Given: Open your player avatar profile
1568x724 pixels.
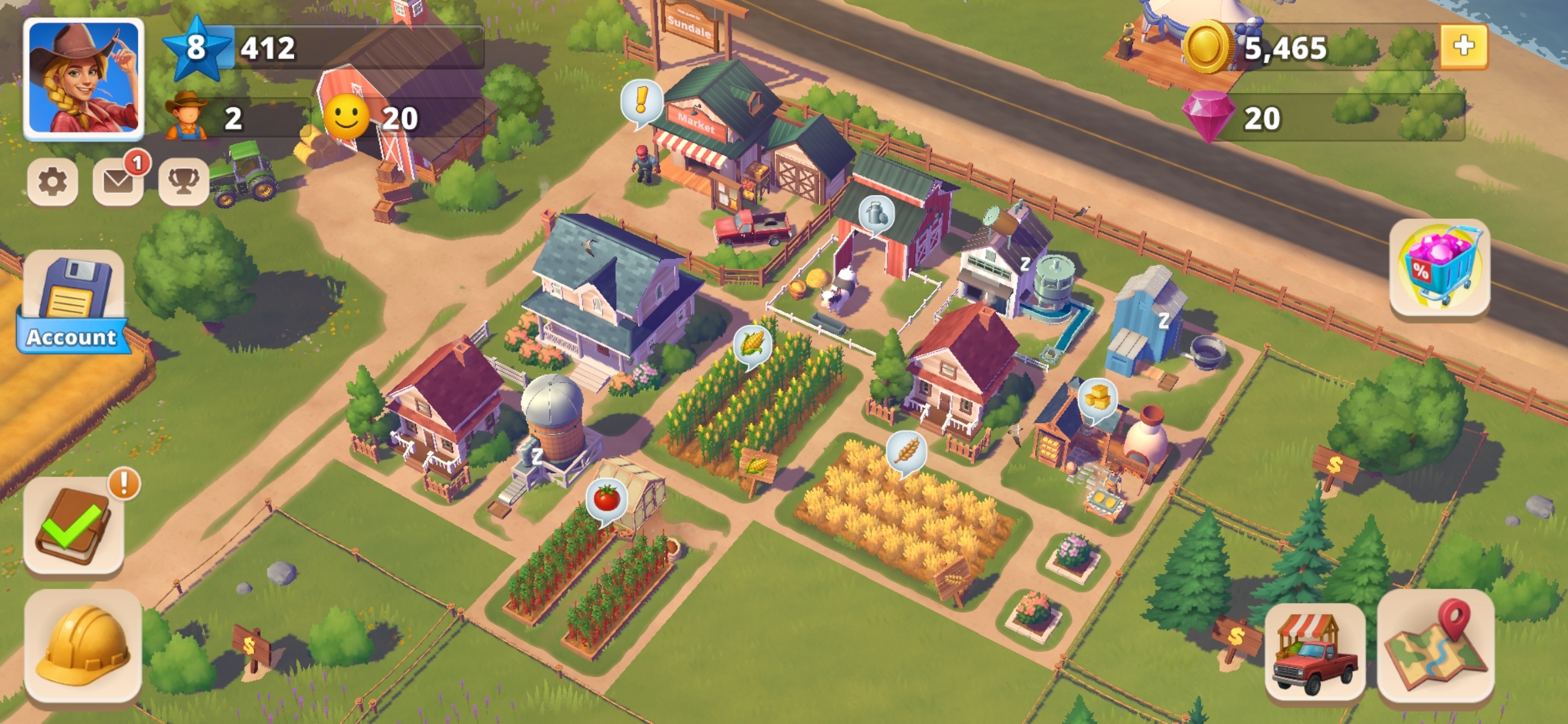Looking at the screenshot, I should coord(82,78).
